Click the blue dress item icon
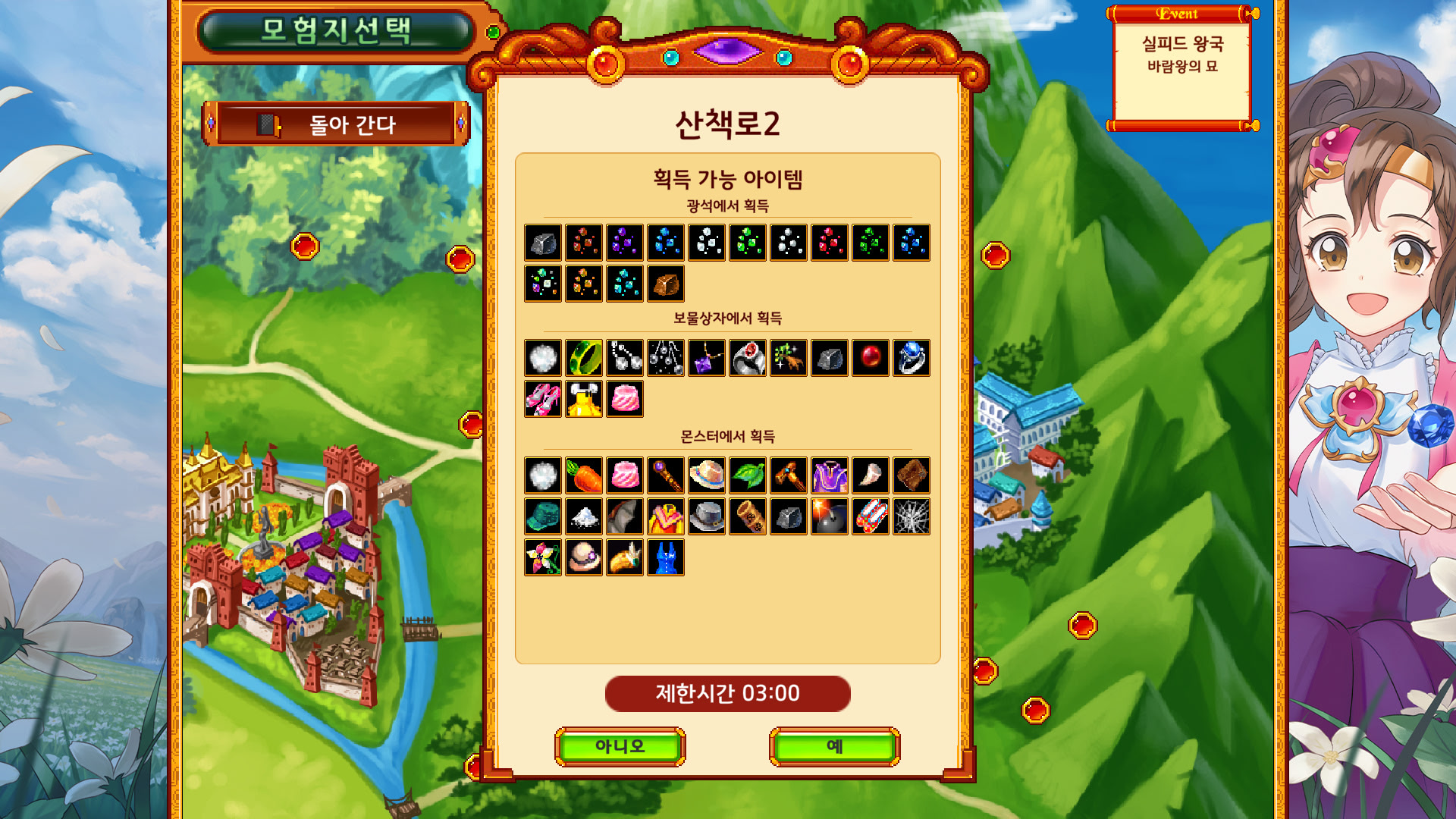The height and width of the screenshot is (819, 1456). coord(666,558)
